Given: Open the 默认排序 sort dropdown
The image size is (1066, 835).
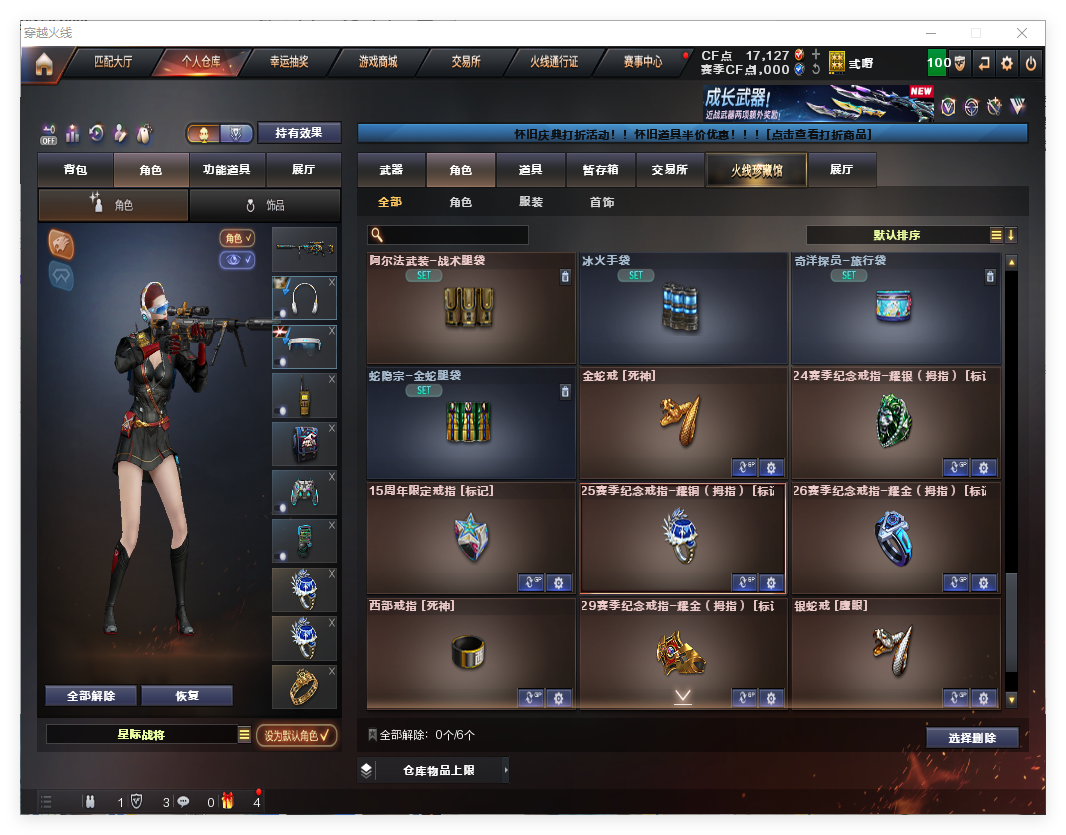Looking at the screenshot, I should click(897, 235).
